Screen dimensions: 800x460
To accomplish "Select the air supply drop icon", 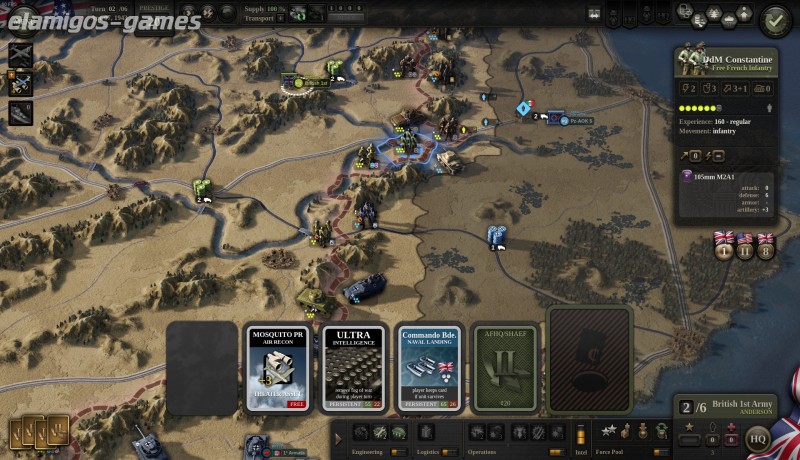I will pyautogui.click(x=20, y=84).
